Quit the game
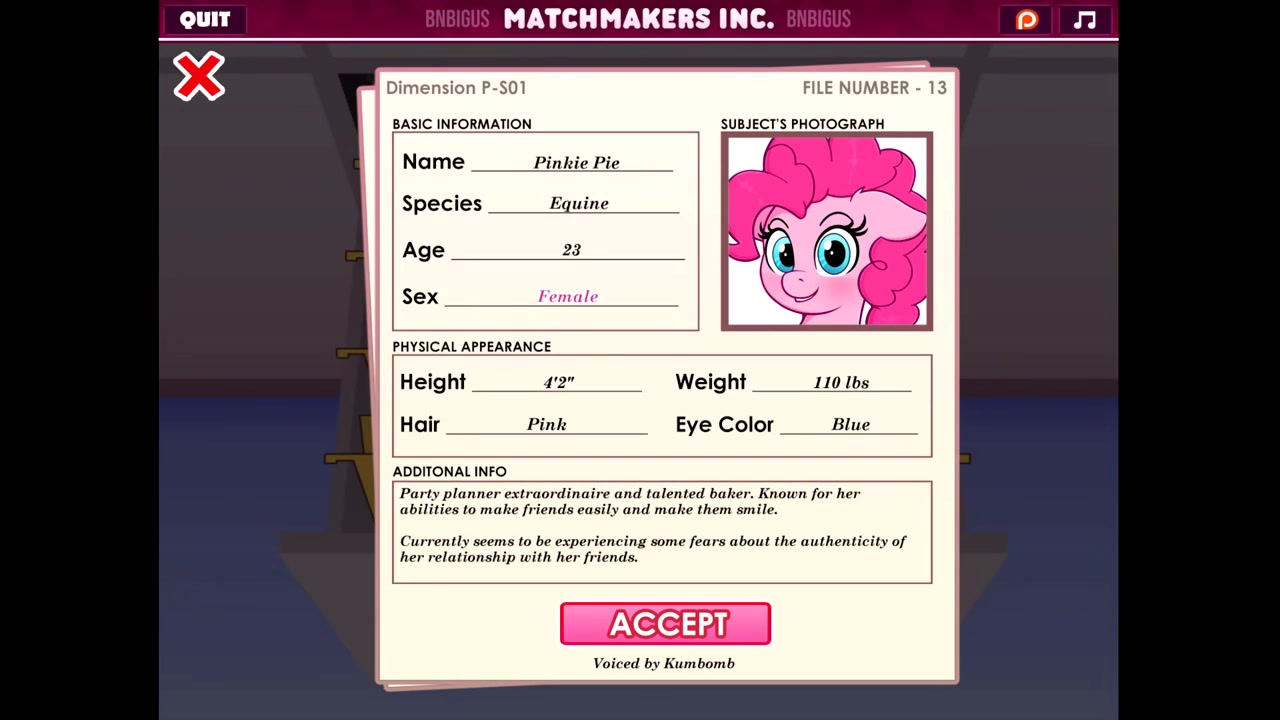The height and width of the screenshot is (720, 1280). [x=205, y=19]
